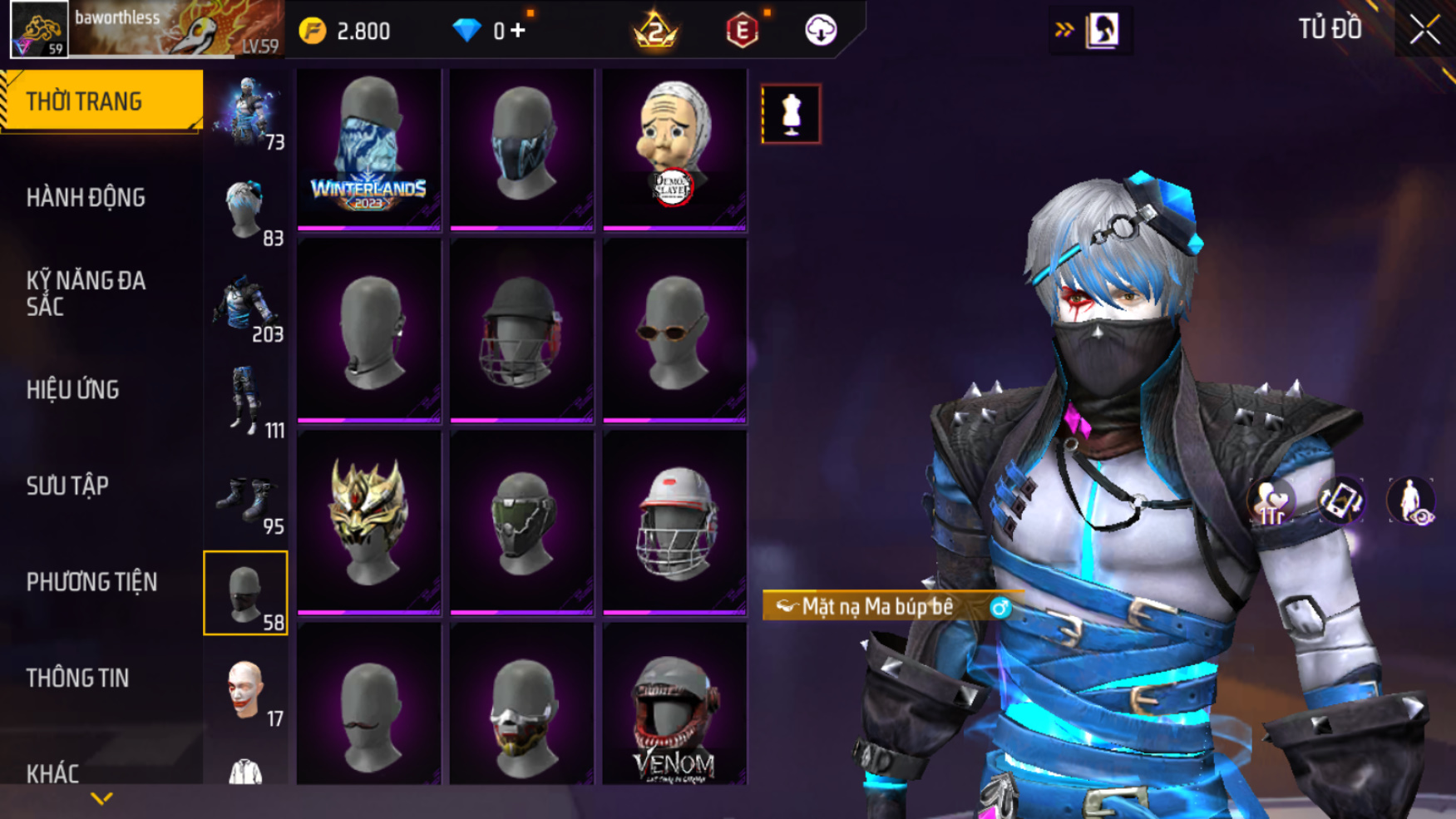Select the round orange sunglasses item

674,333
